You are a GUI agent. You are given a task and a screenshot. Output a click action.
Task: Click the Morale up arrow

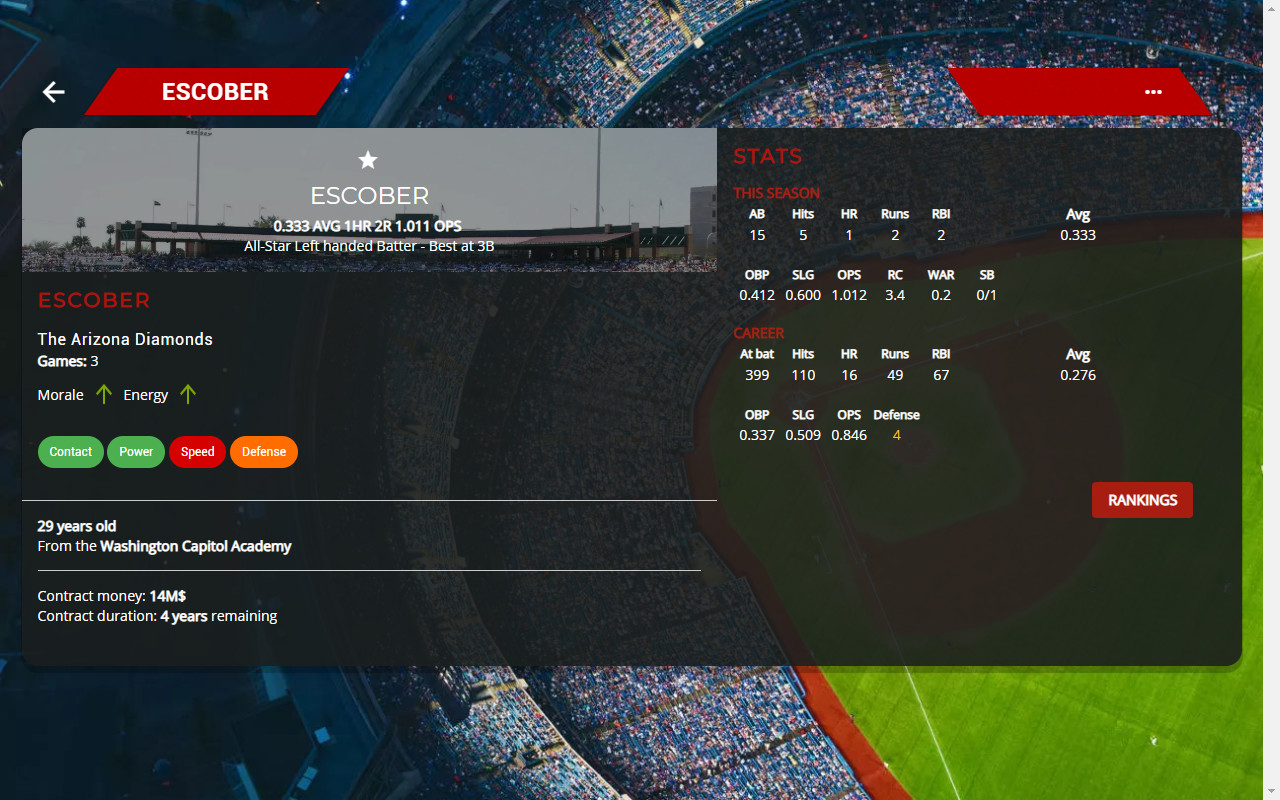(x=103, y=394)
